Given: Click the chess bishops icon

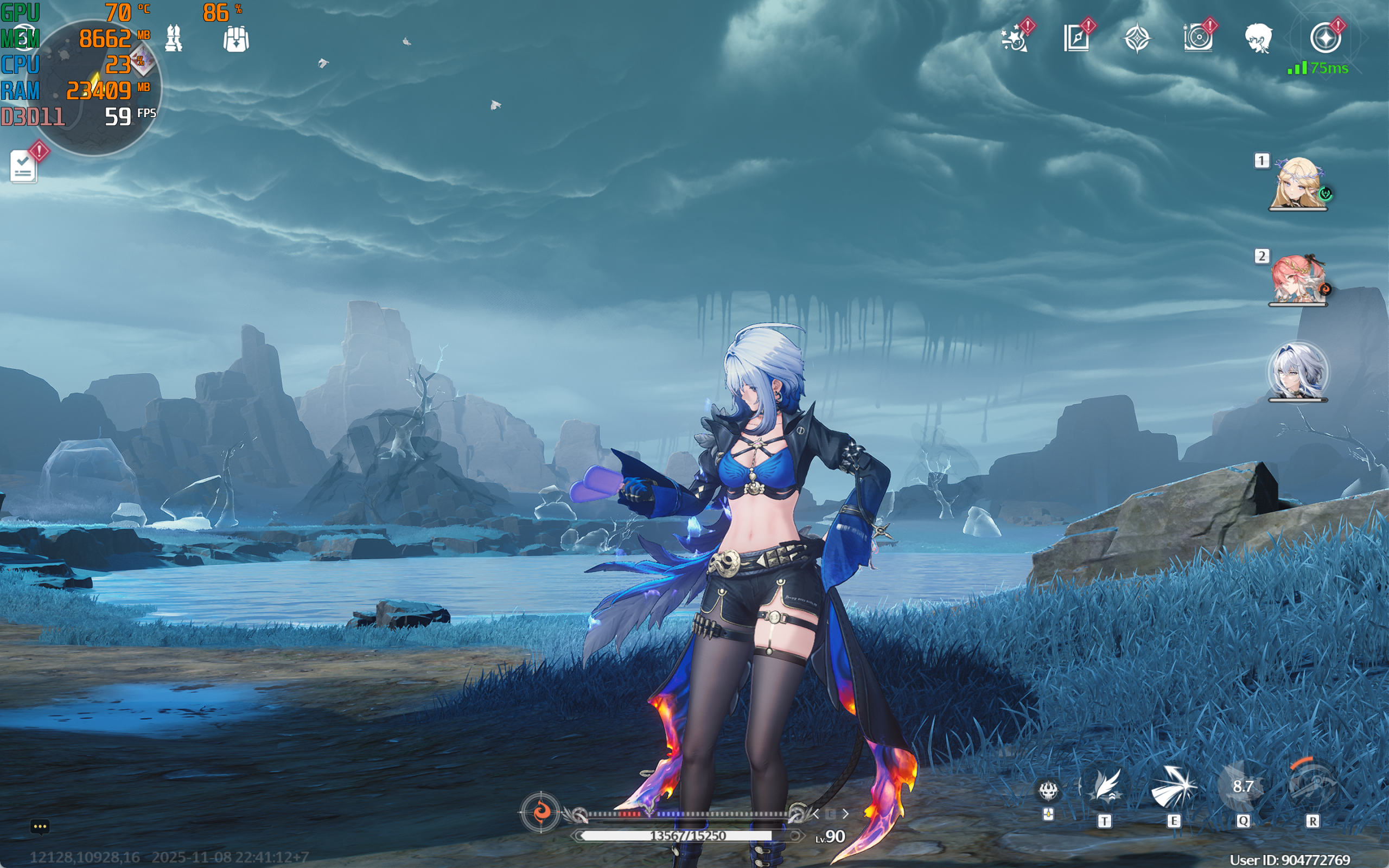Looking at the screenshot, I should [x=173, y=39].
